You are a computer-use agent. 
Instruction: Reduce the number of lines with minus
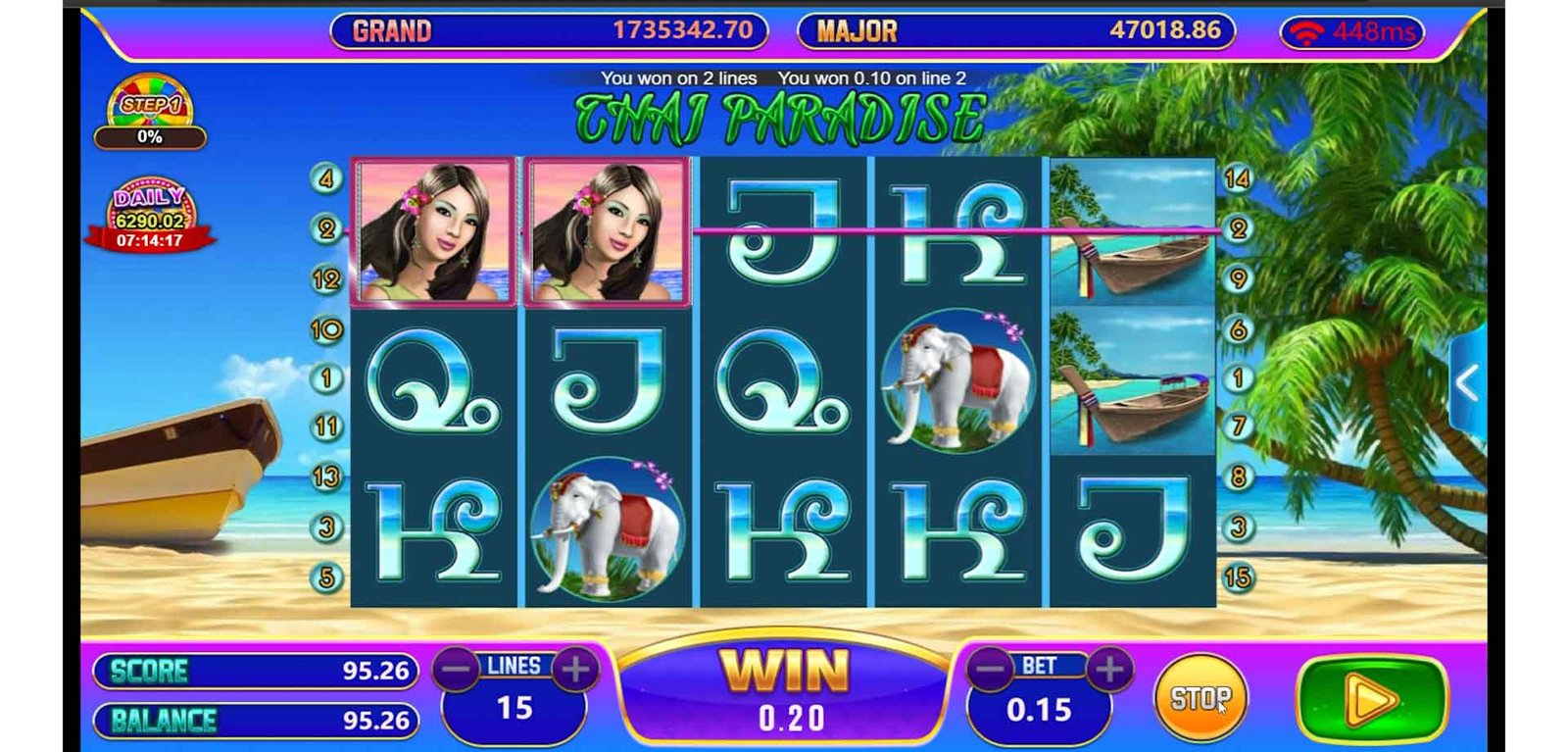[x=457, y=670]
